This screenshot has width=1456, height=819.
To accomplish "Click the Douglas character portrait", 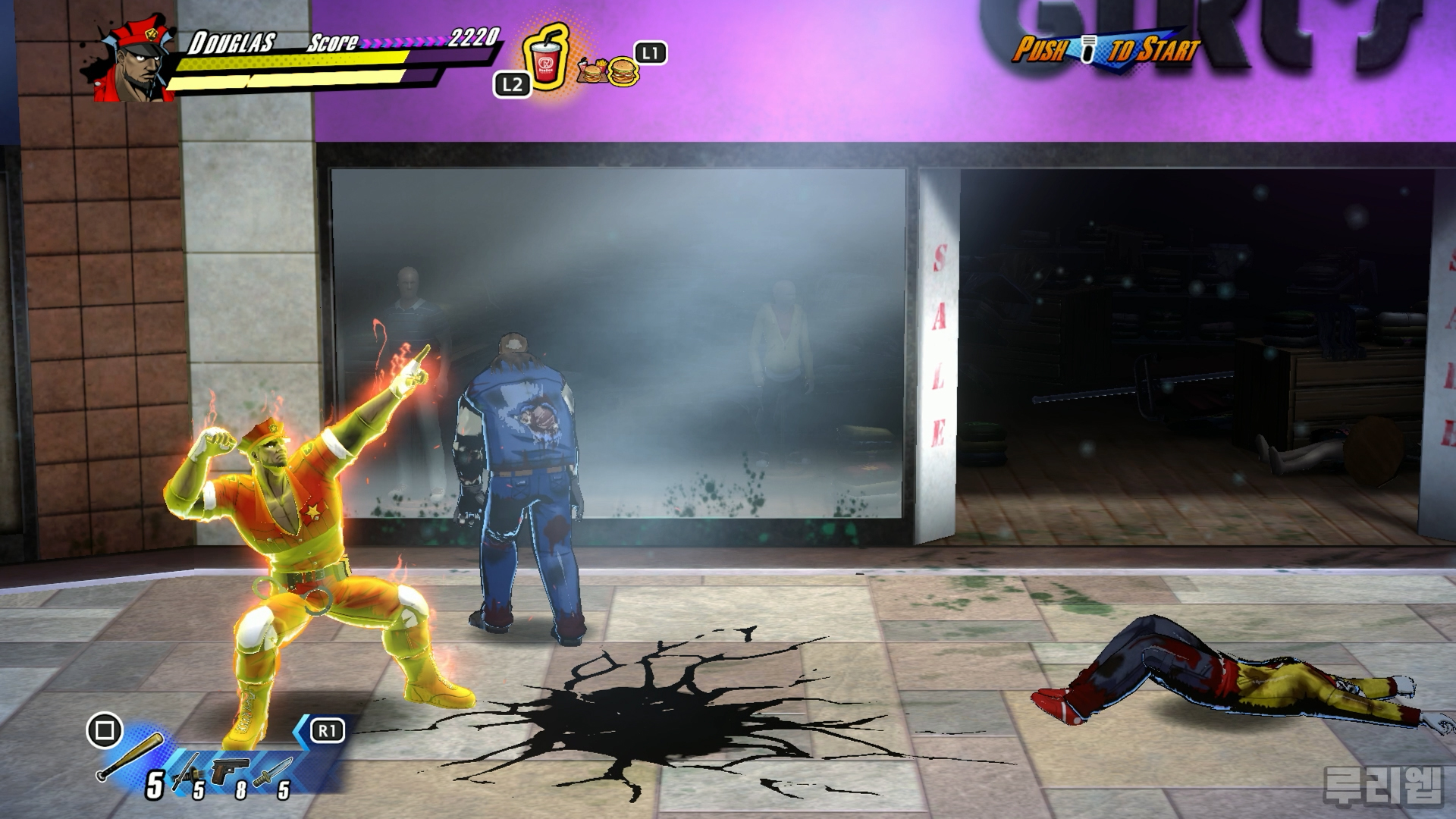I will (135, 63).
